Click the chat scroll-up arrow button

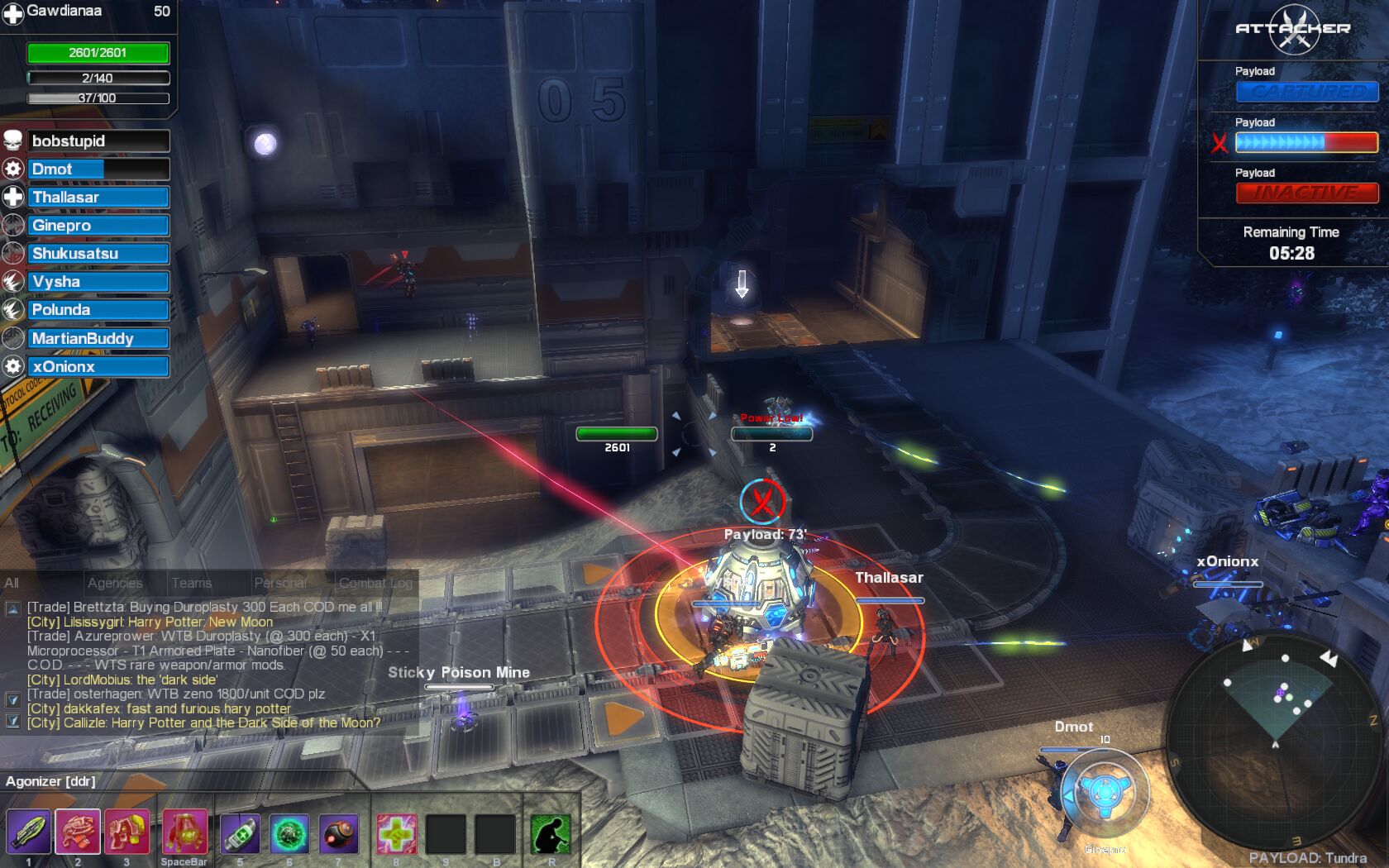(13, 609)
